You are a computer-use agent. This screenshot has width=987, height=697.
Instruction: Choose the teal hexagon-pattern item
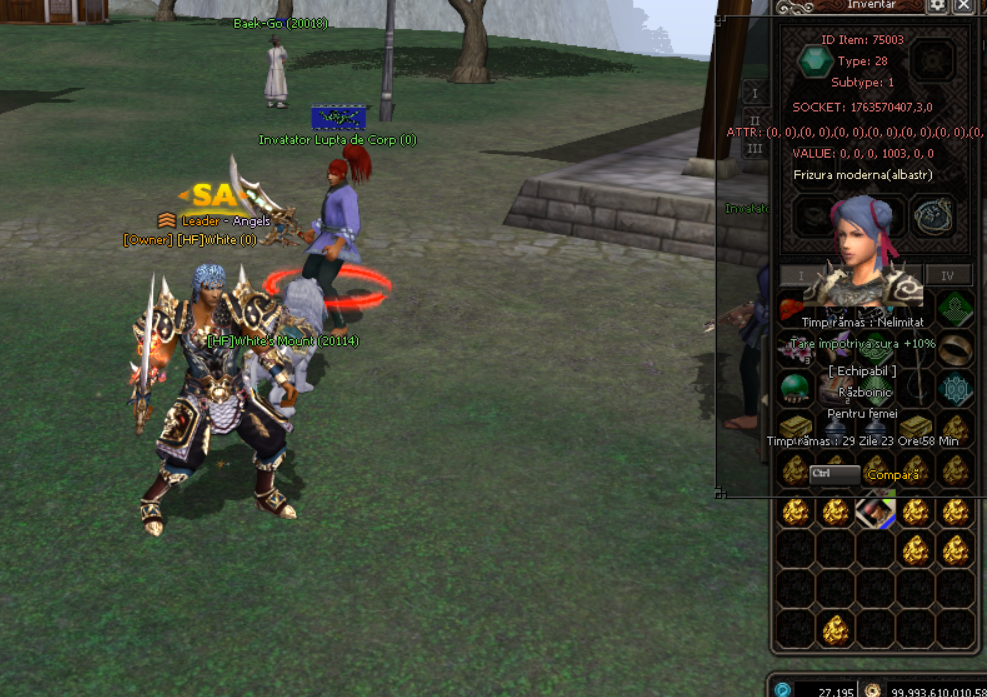(x=955, y=387)
